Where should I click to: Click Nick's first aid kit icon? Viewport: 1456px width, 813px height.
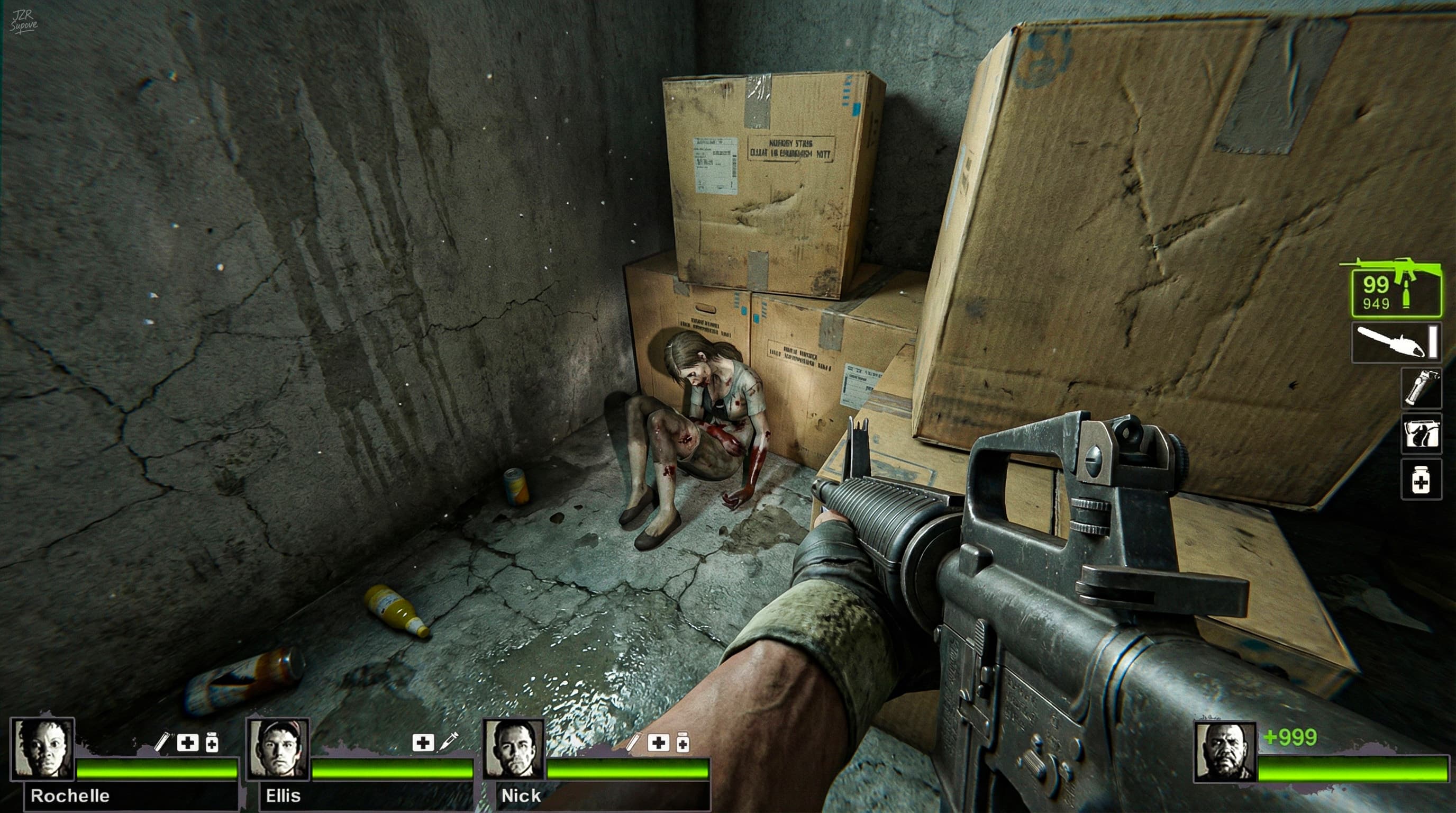[x=659, y=742]
